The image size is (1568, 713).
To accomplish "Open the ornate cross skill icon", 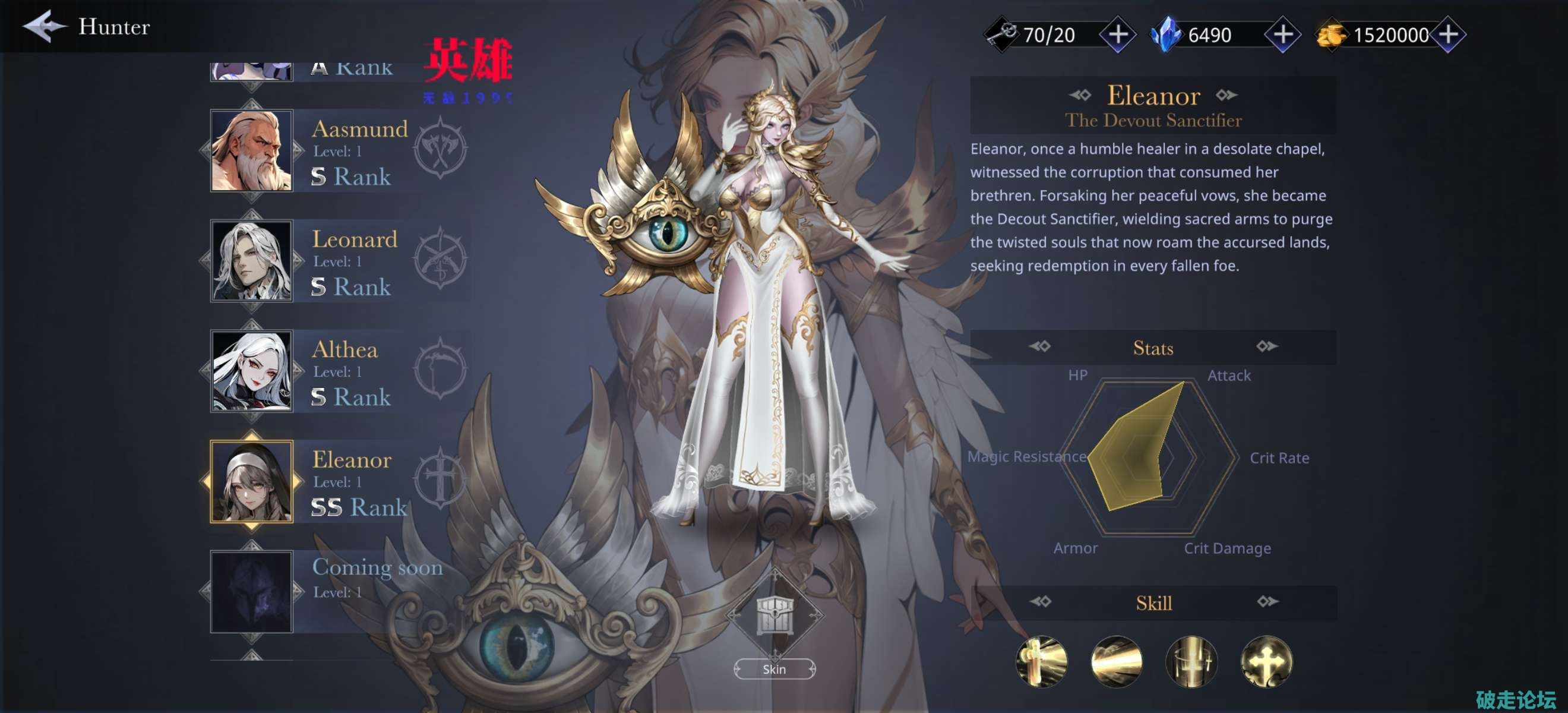I will 1266,661.
